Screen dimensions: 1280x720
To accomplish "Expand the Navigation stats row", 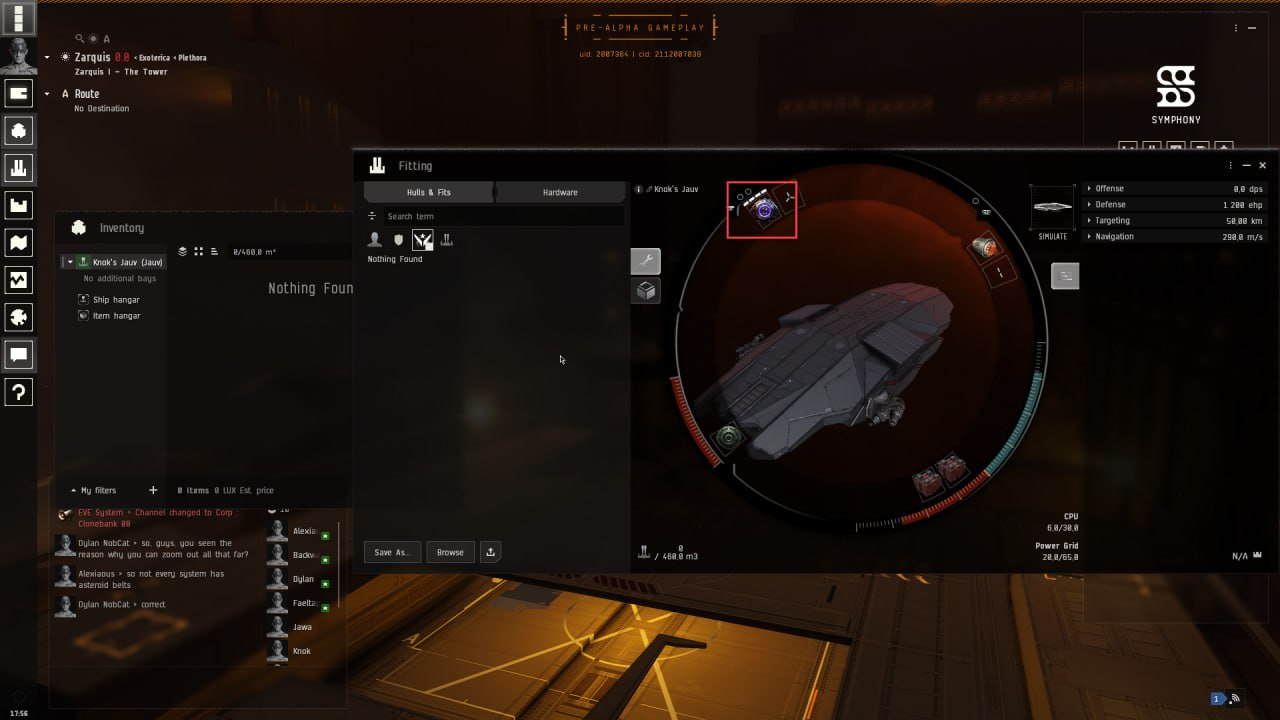I will click(1114, 236).
